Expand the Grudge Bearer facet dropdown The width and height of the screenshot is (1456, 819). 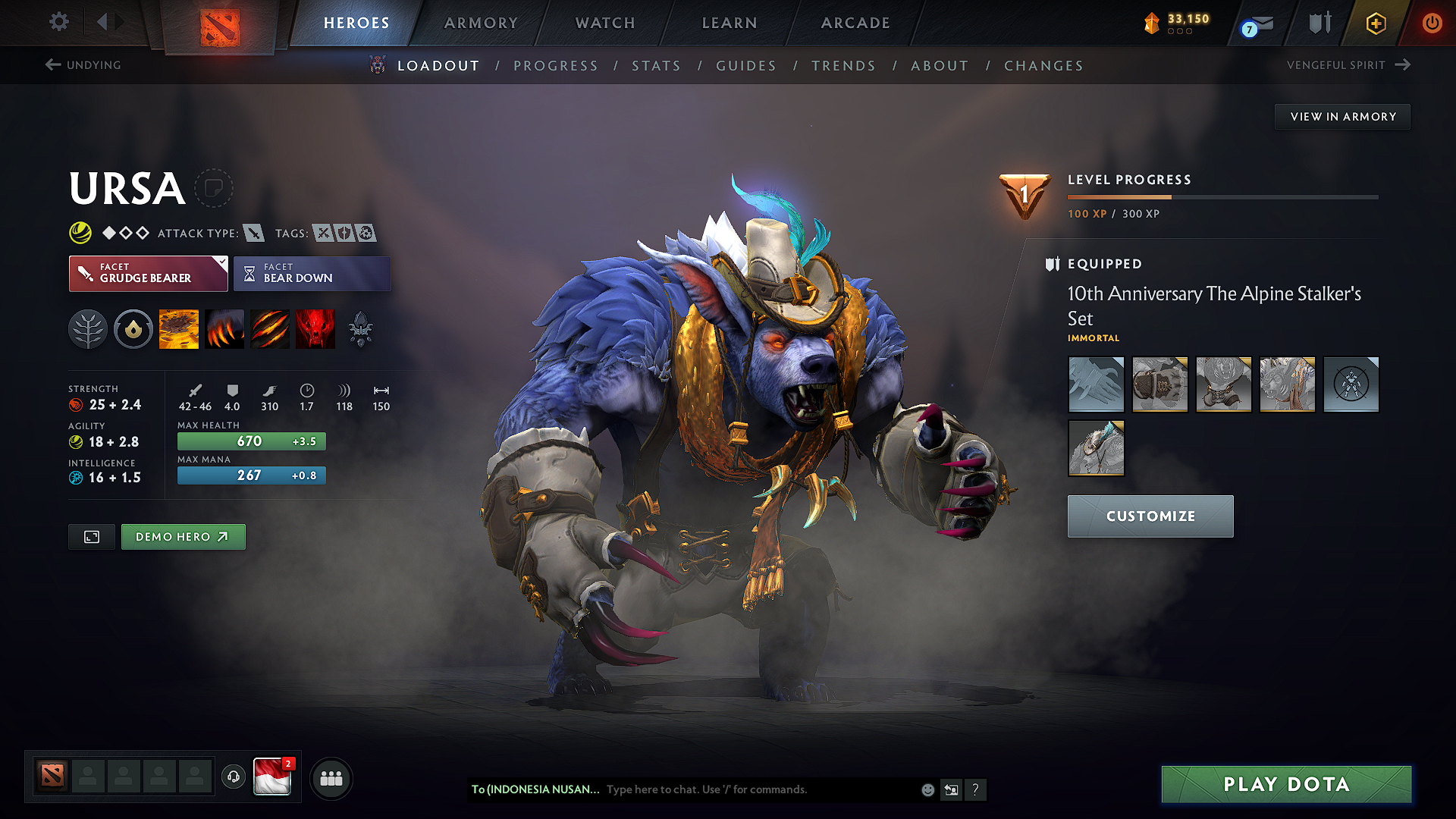(221, 264)
